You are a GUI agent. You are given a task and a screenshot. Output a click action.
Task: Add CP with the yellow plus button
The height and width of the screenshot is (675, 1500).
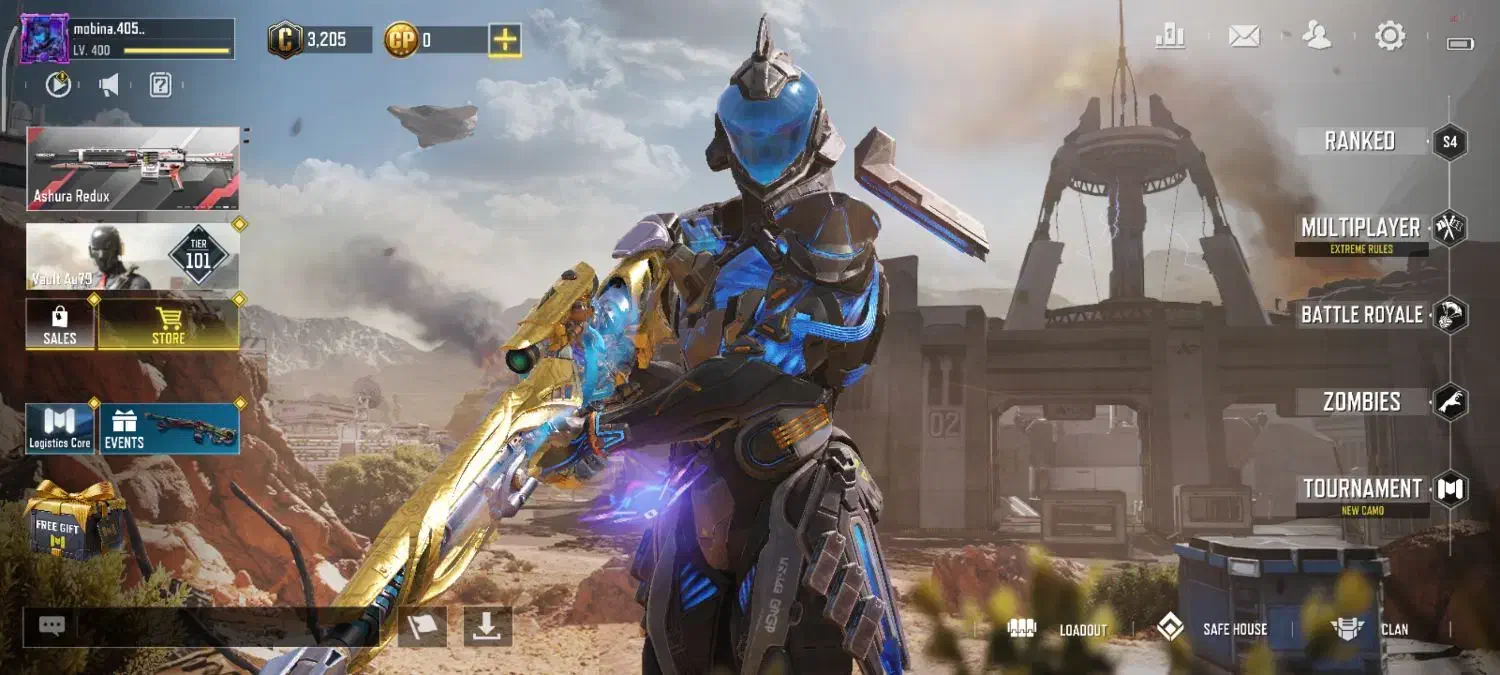coord(505,40)
